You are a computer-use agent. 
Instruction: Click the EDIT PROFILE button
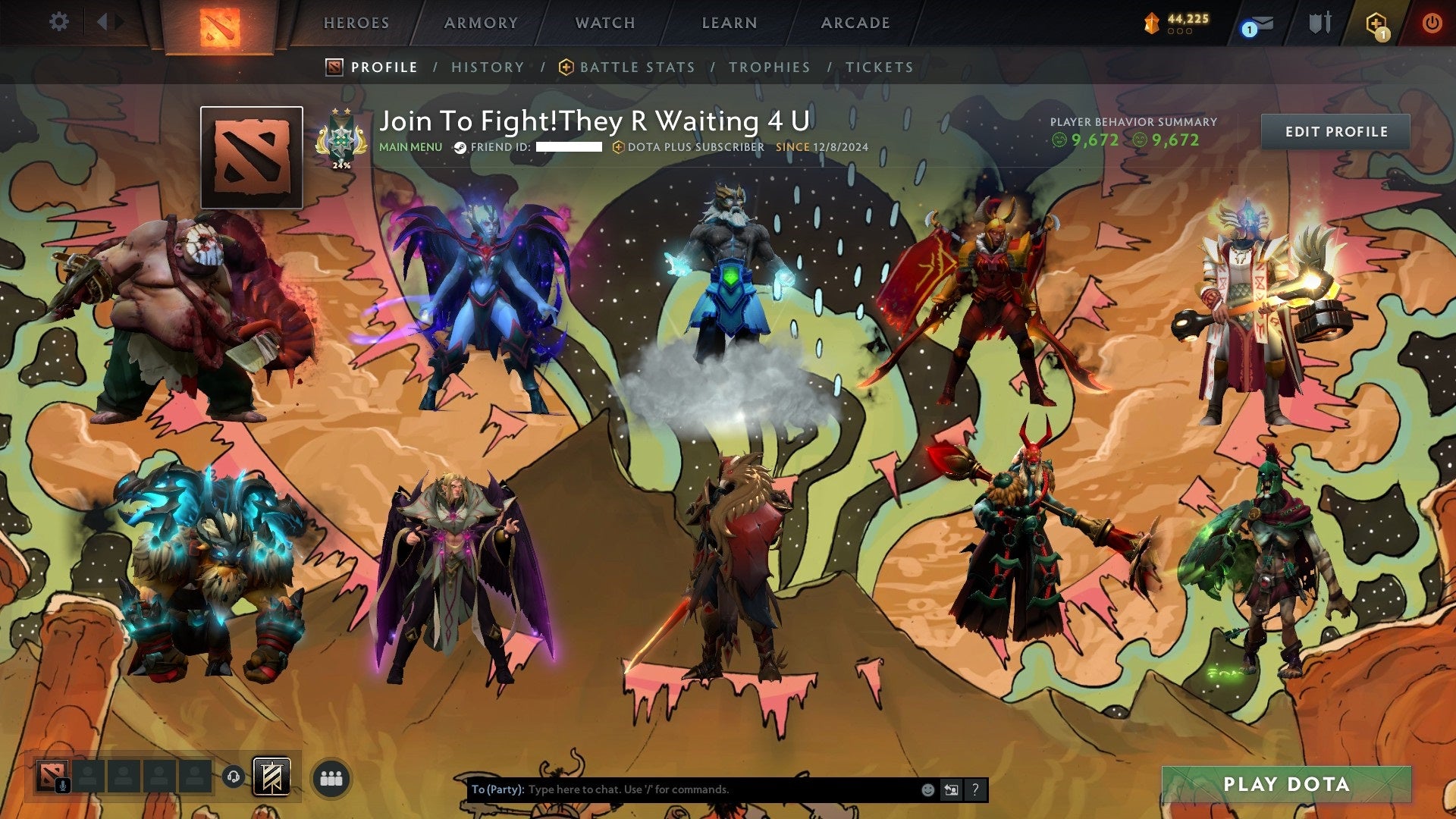(1335, 131)
